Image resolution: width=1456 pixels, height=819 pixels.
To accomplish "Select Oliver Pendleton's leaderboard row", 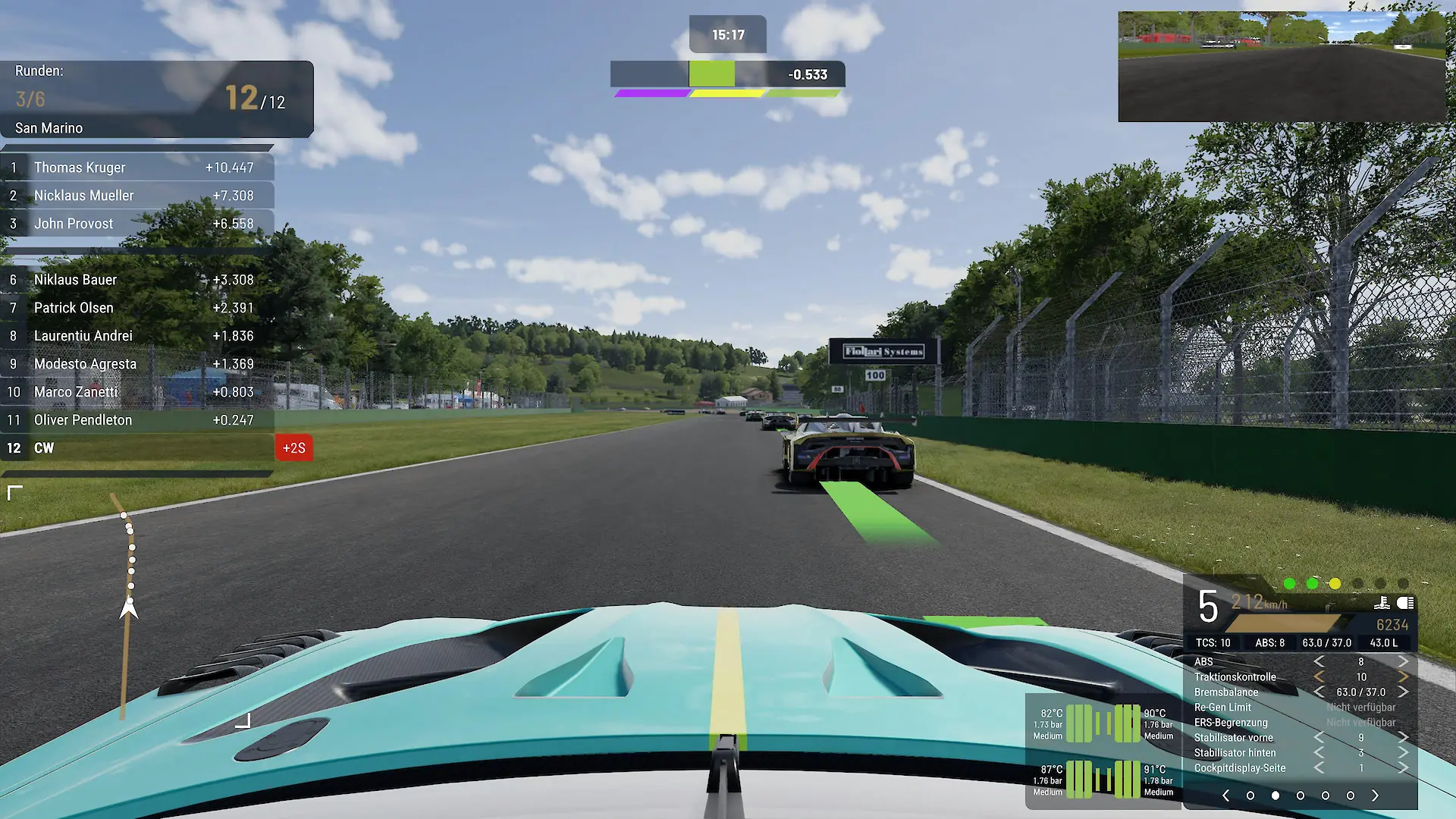I will pos(136,420).
